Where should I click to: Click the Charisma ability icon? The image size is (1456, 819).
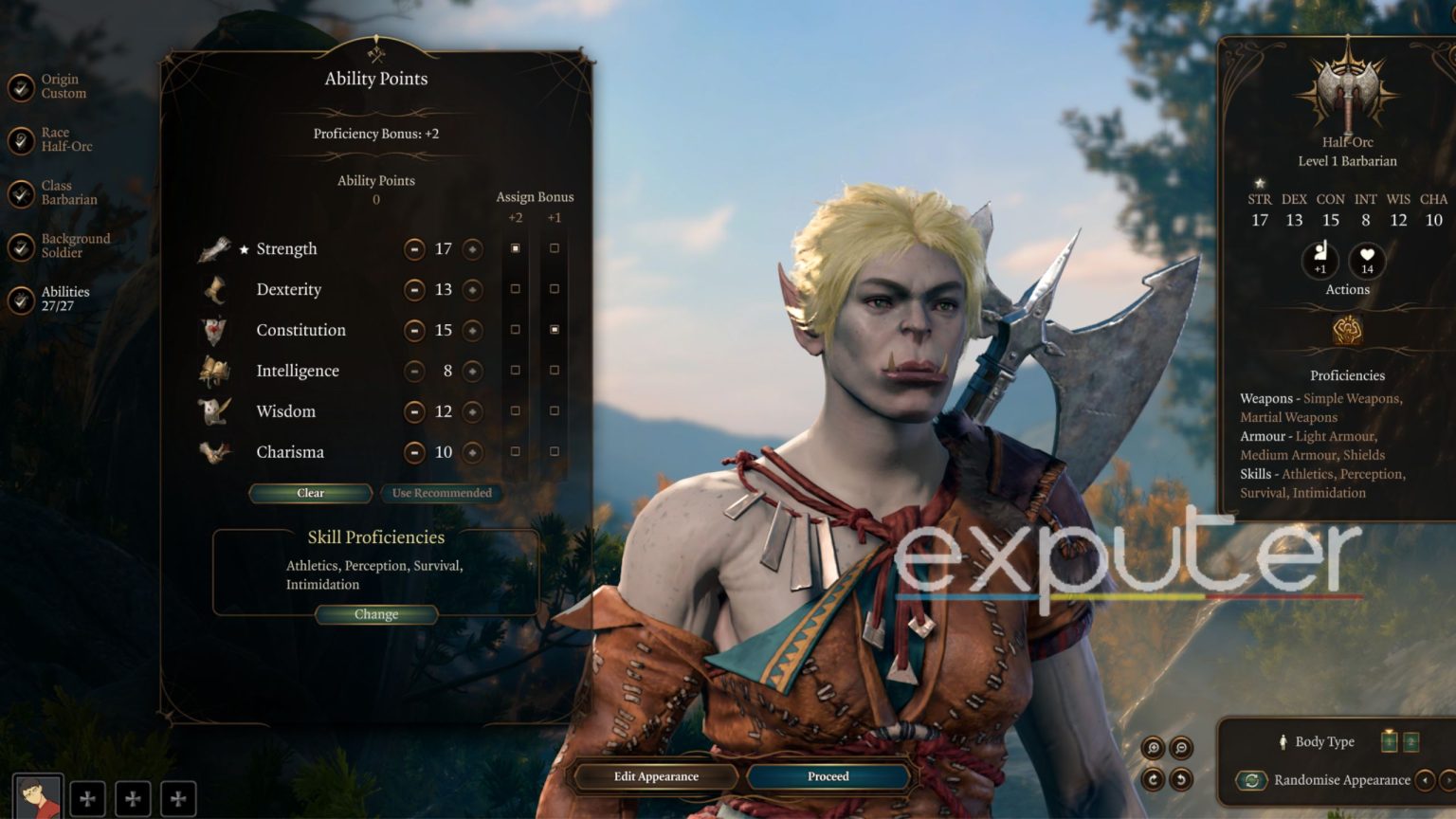[x=216, y=452]
